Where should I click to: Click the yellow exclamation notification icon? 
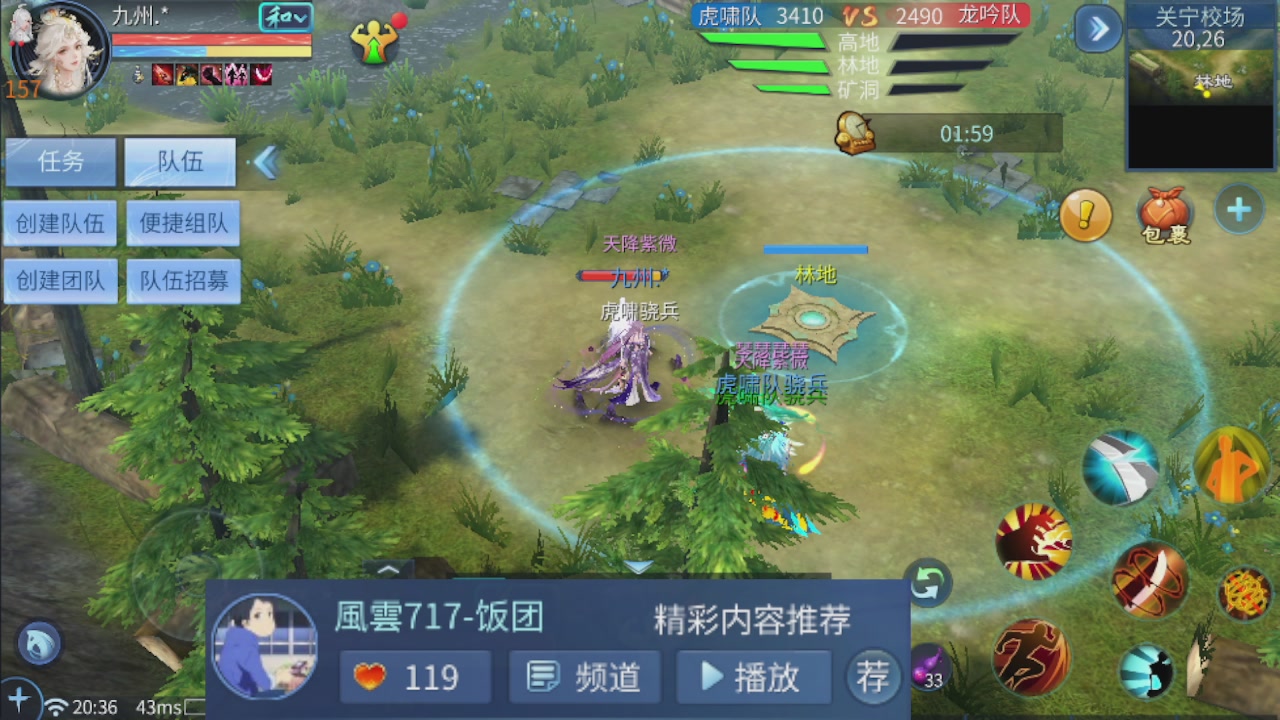pos(1084,213)
